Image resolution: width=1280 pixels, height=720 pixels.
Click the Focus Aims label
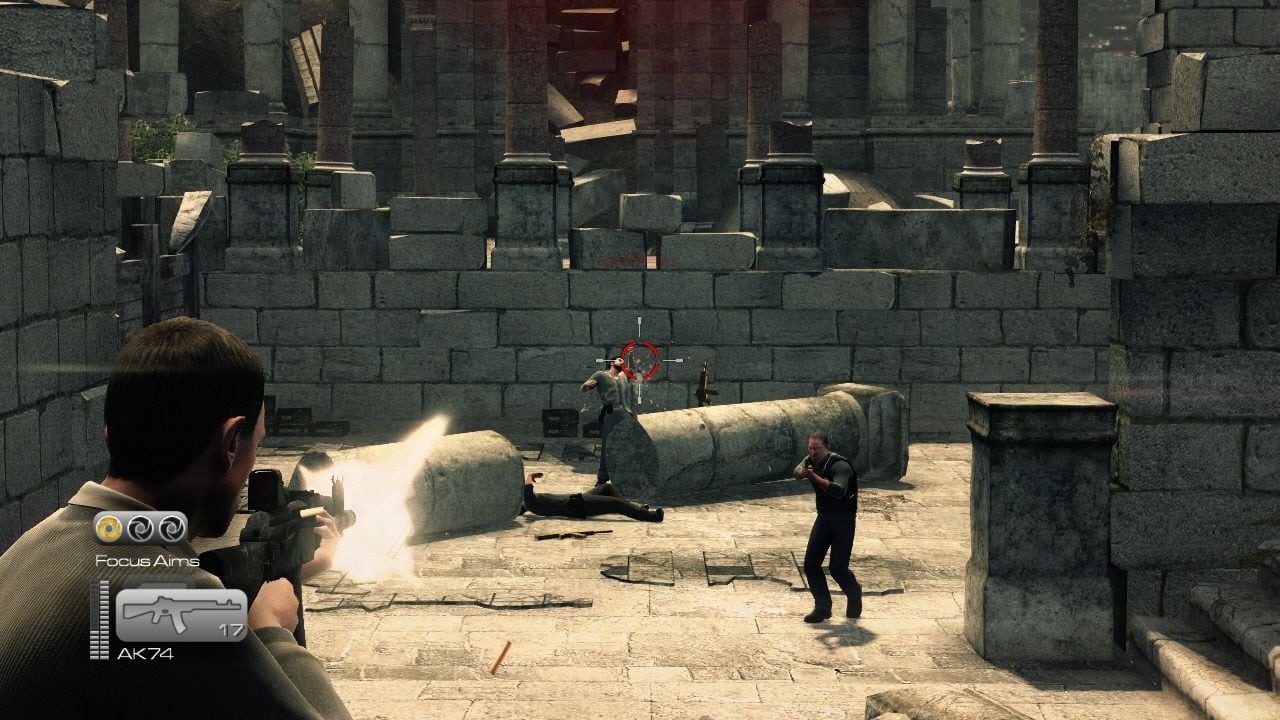point(147,560)
